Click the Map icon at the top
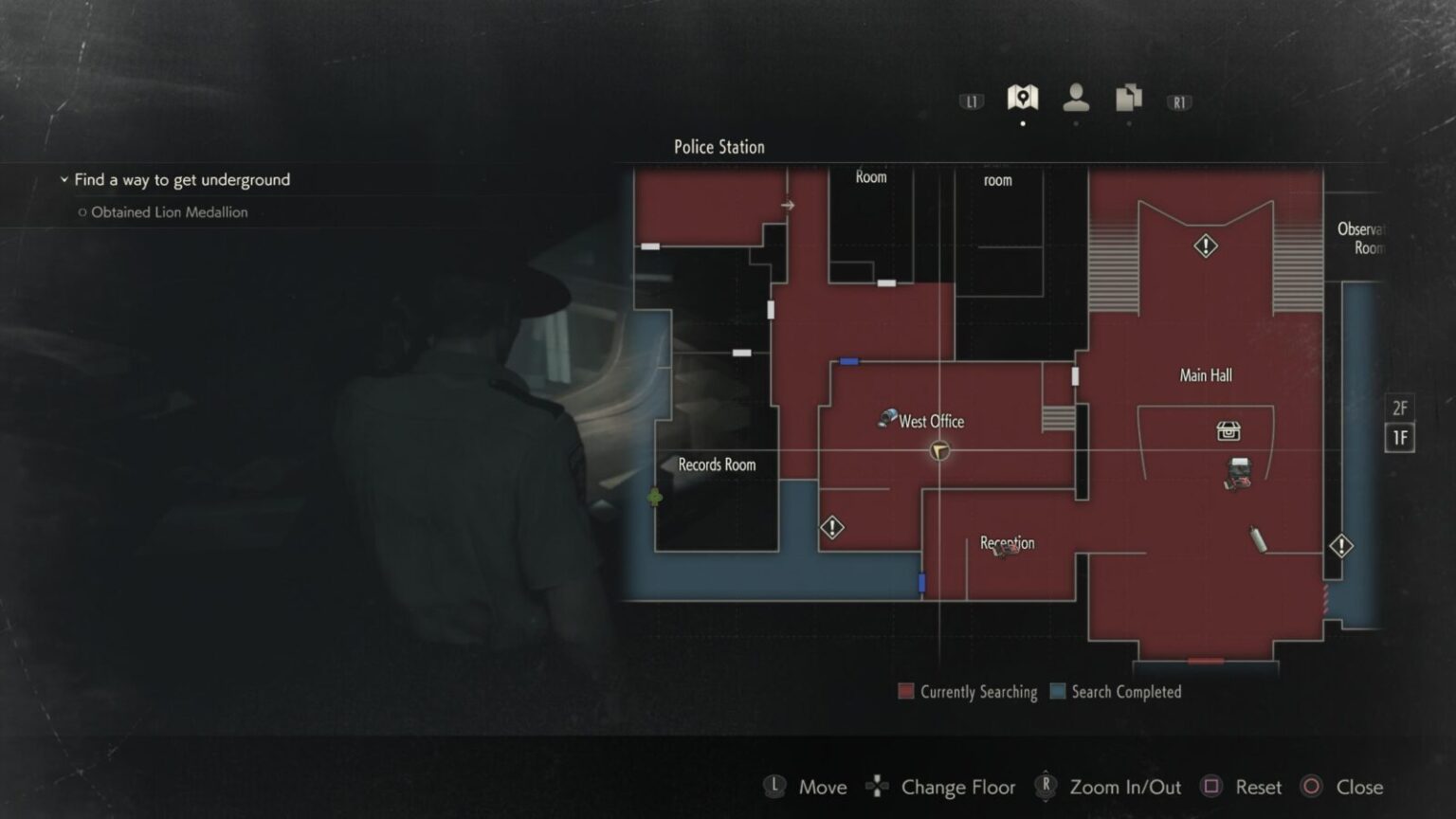Image resolution: width=1456 pixels, height=819 pixels. click(1023, 95)
